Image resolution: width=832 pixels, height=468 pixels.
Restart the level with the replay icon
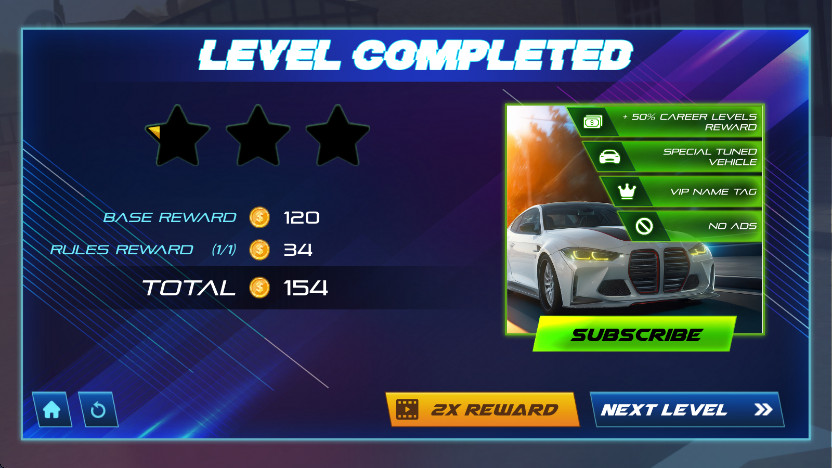(98, 409)
